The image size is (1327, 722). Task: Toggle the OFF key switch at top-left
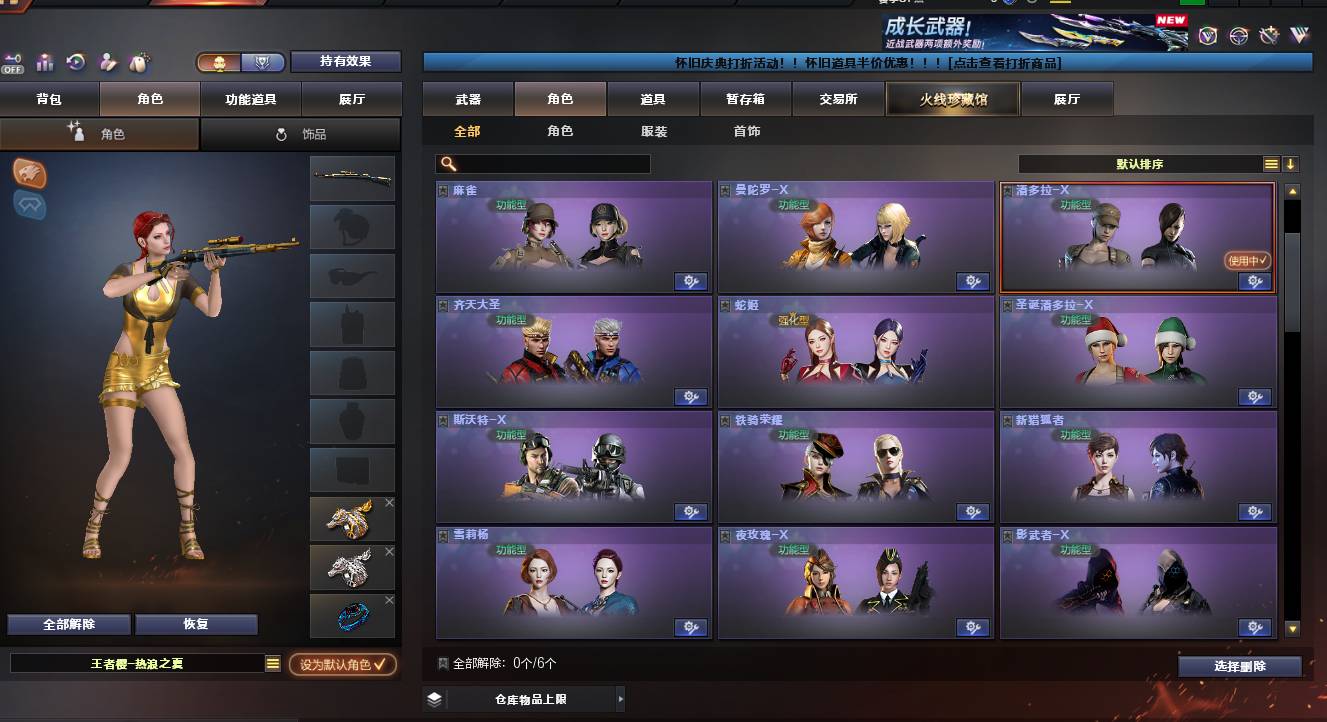(x=13, y=60)
